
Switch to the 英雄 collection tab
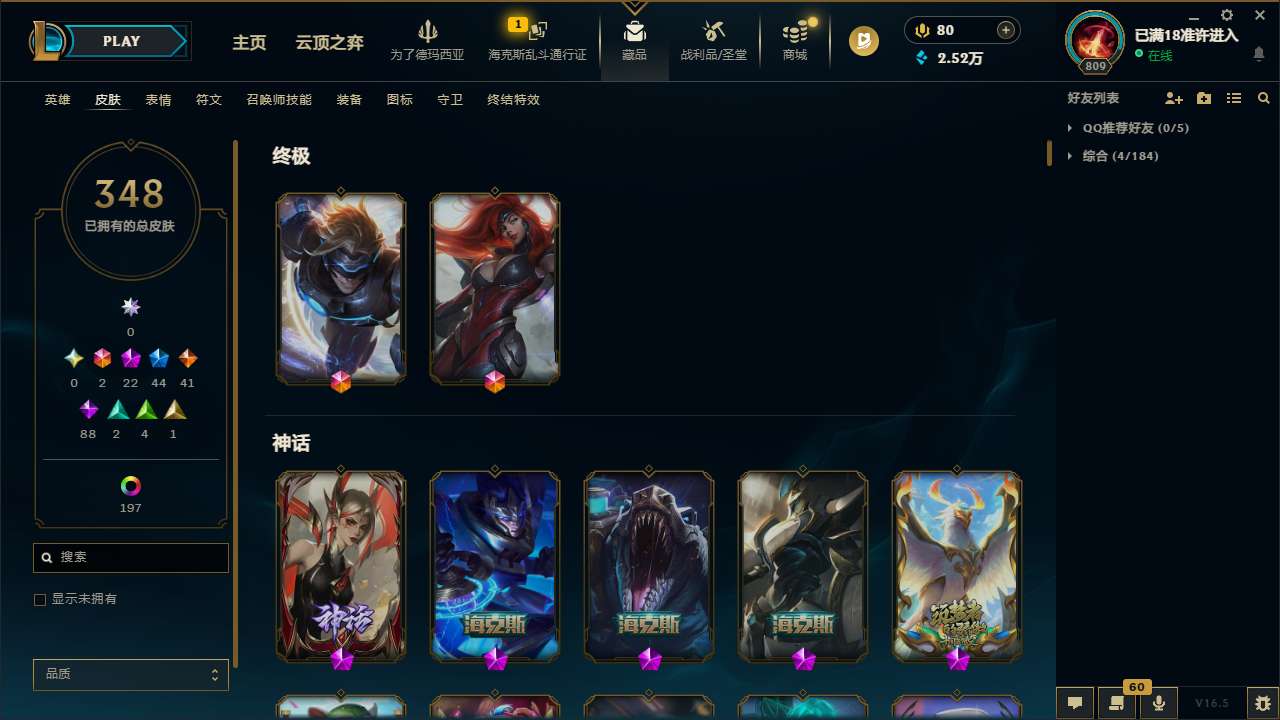[57, 100]
